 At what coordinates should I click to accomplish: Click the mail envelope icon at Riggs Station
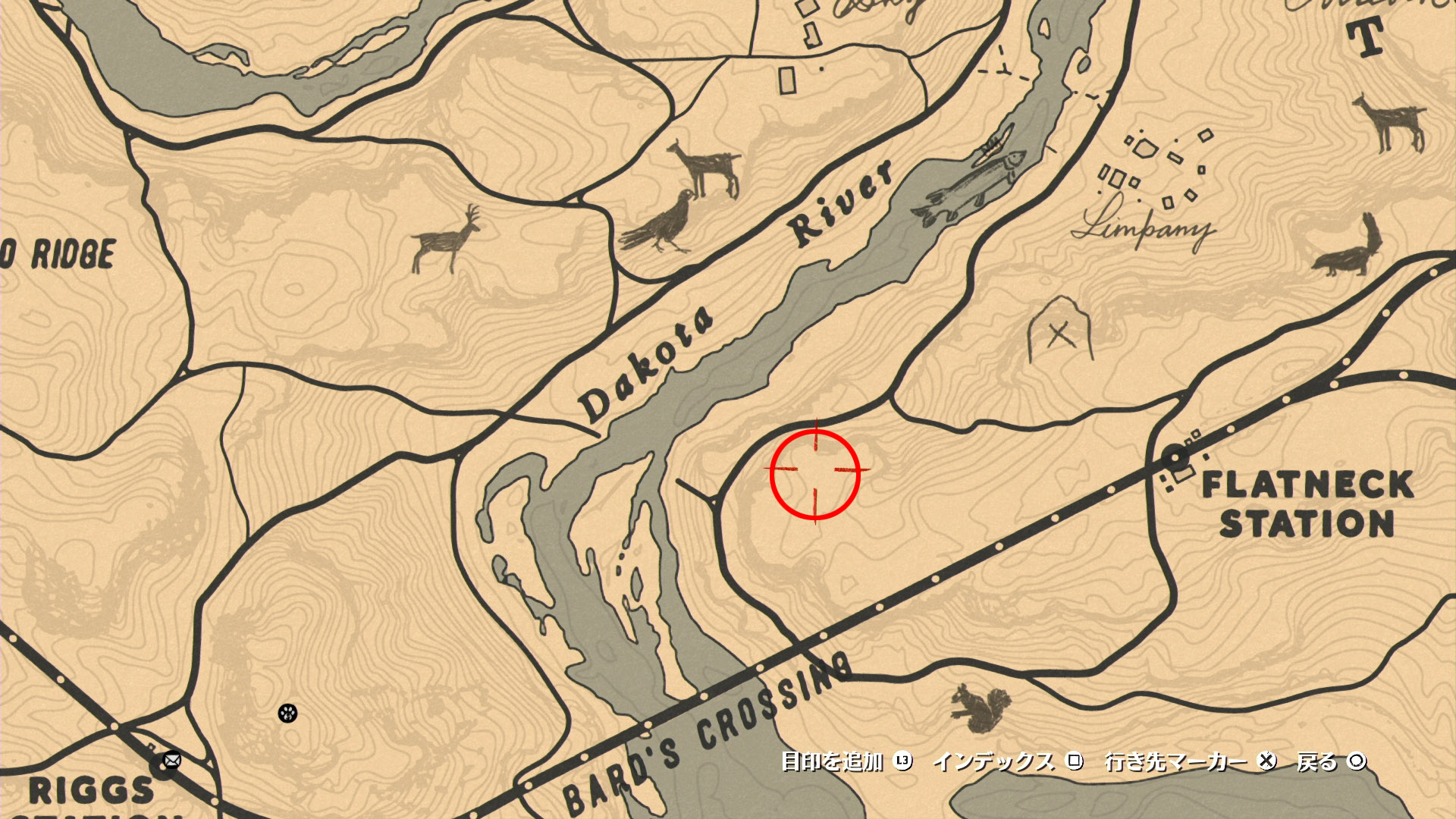172,760
